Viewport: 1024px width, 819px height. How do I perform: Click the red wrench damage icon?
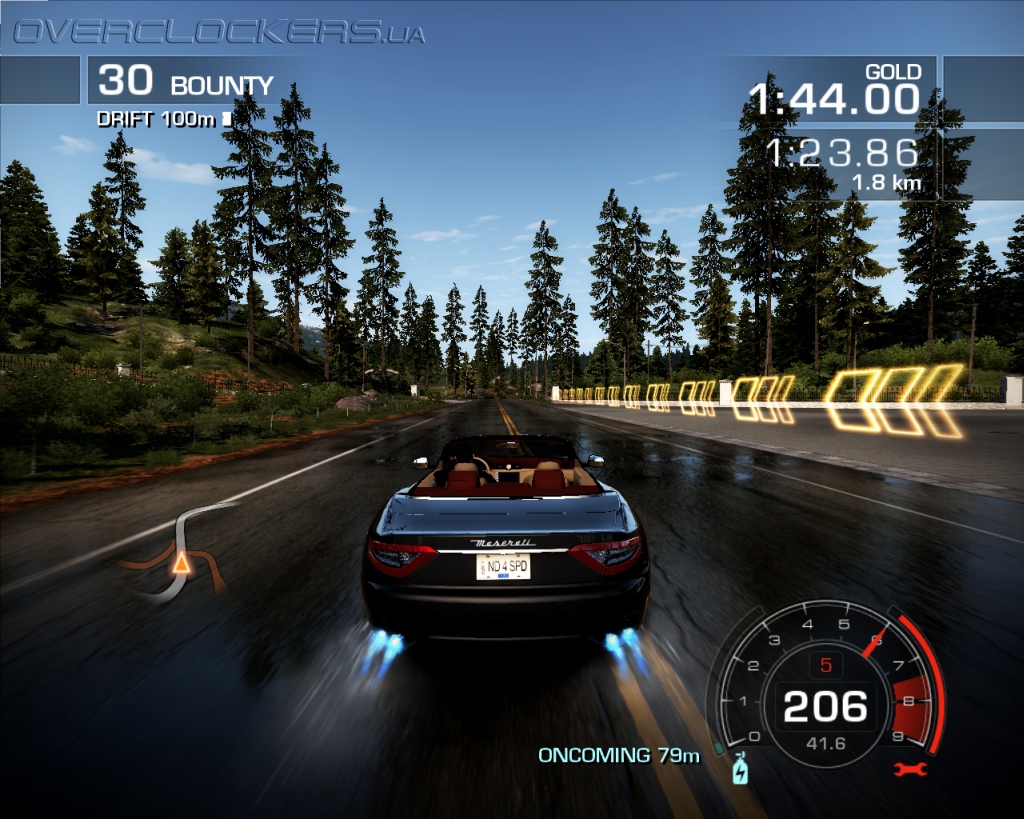pos(912,769)
